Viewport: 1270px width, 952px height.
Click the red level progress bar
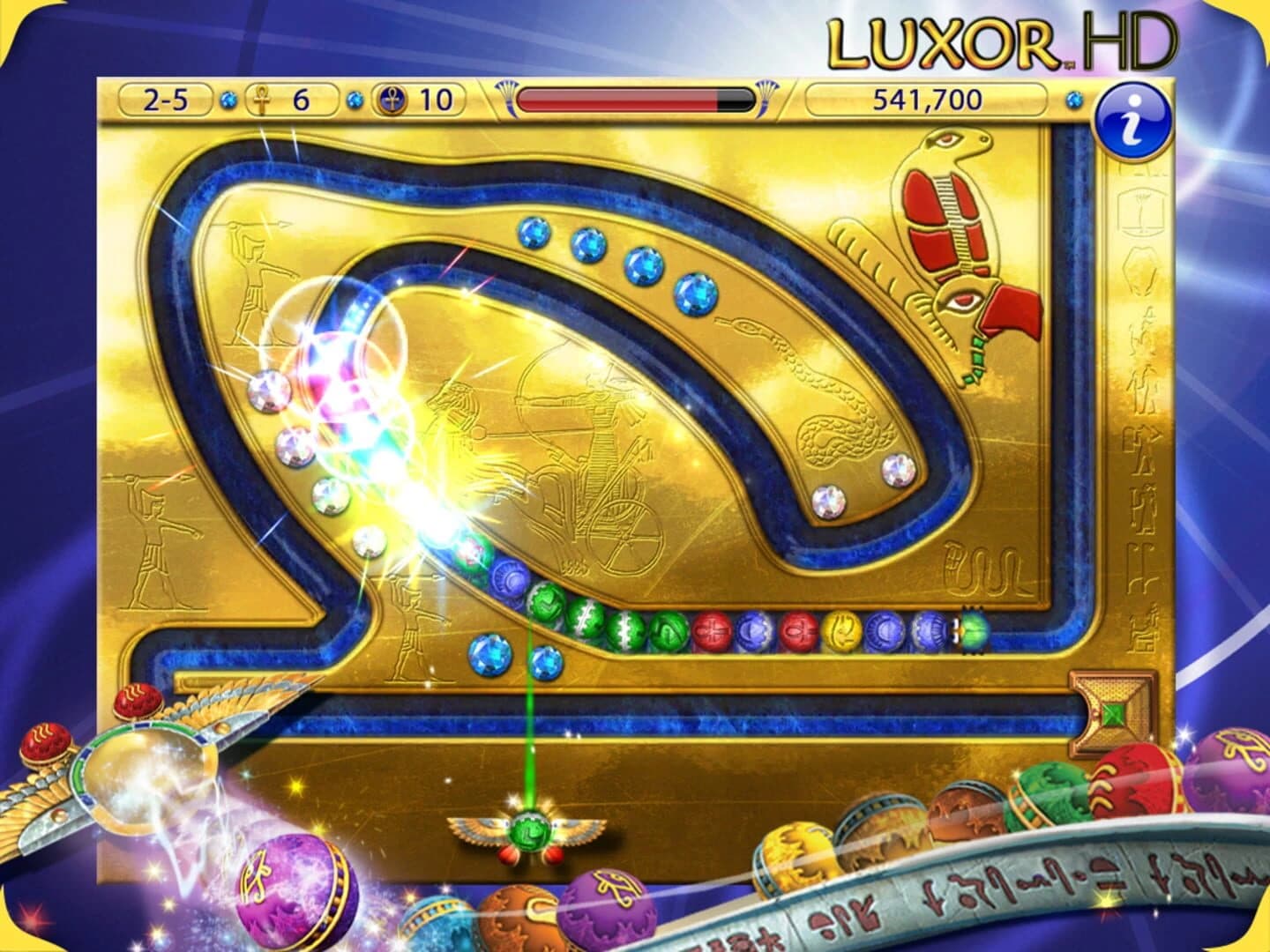[x=617, y=100]
